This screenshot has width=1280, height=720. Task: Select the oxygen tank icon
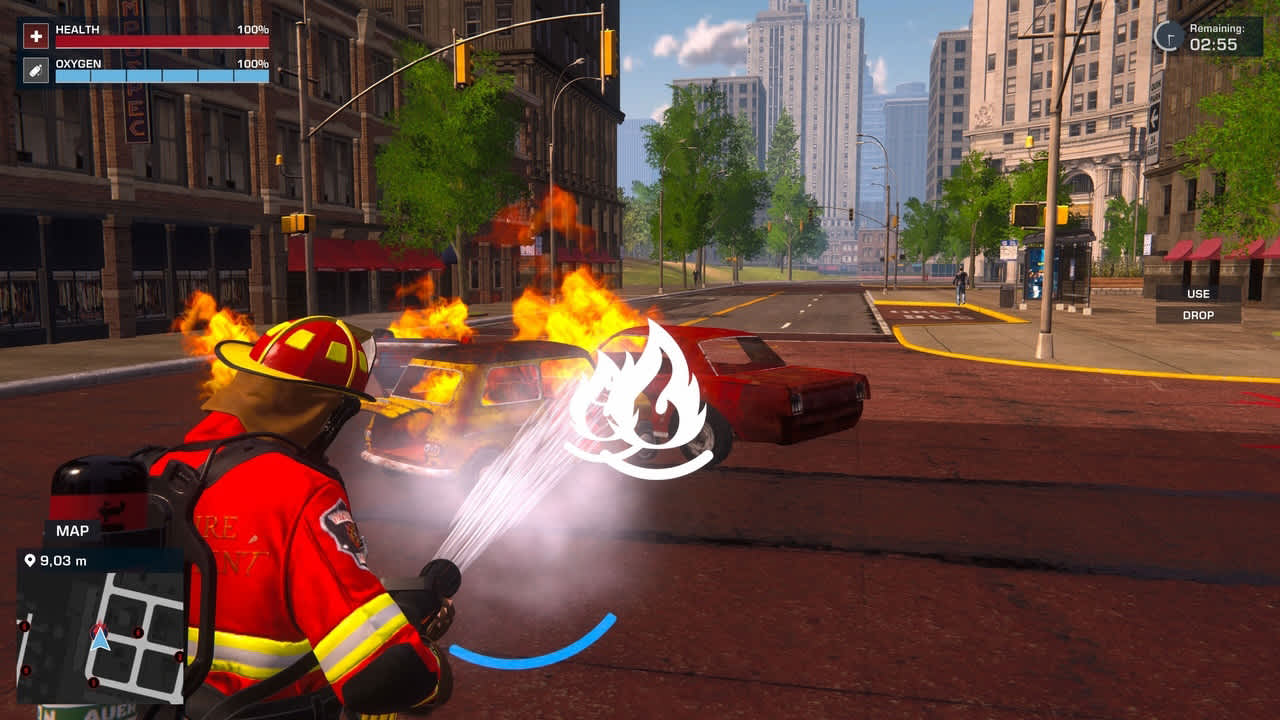[35, 70]
